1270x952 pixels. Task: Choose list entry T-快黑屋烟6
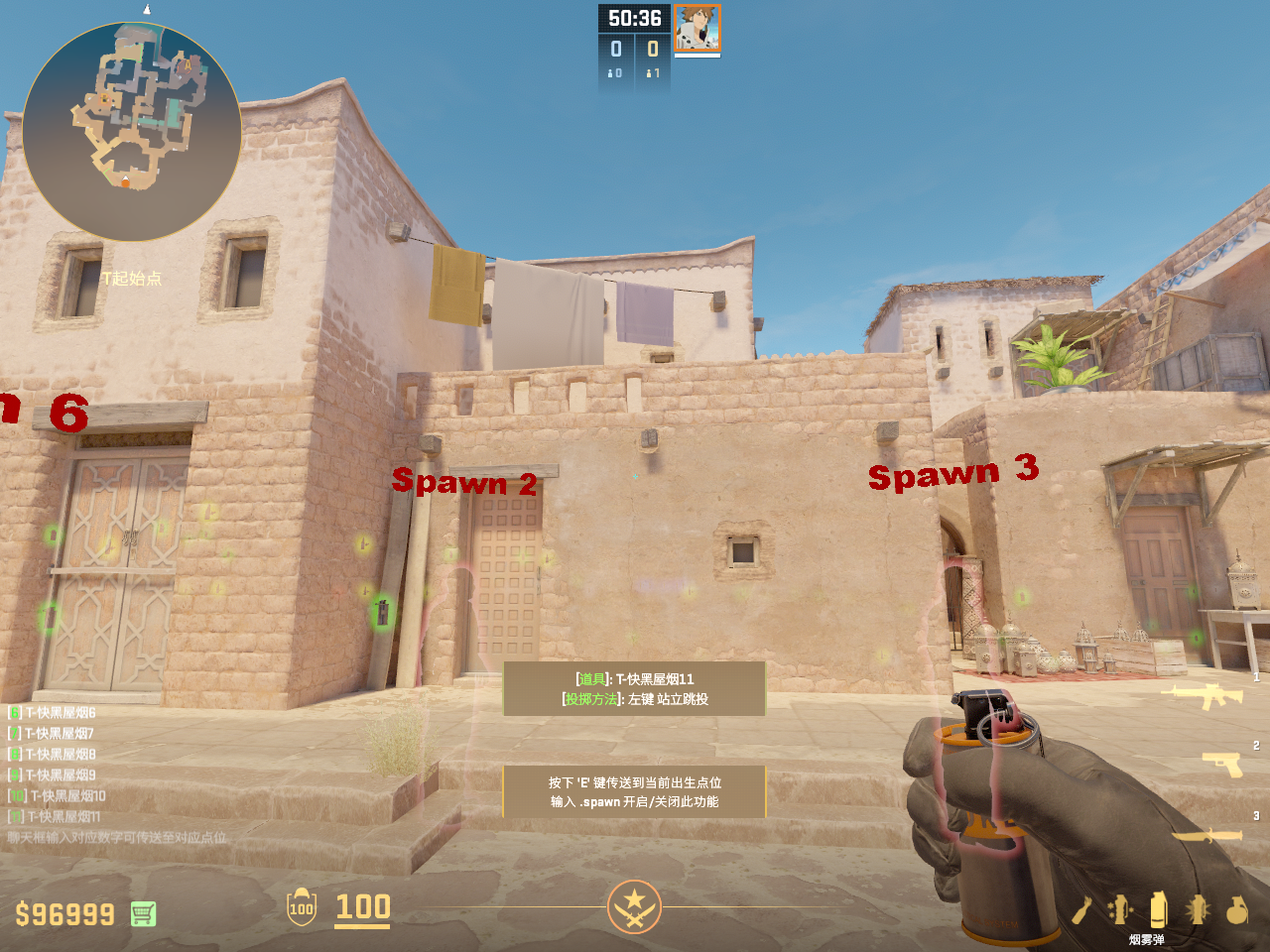pyautogui.click(x=60, y=712)
